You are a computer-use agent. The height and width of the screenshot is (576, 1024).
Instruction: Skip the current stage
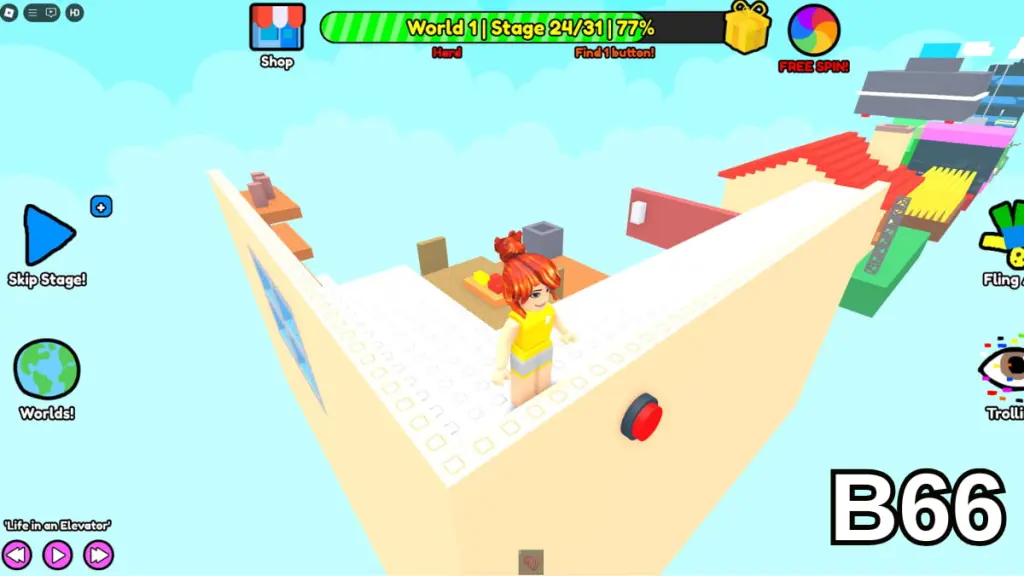point(47,236)
